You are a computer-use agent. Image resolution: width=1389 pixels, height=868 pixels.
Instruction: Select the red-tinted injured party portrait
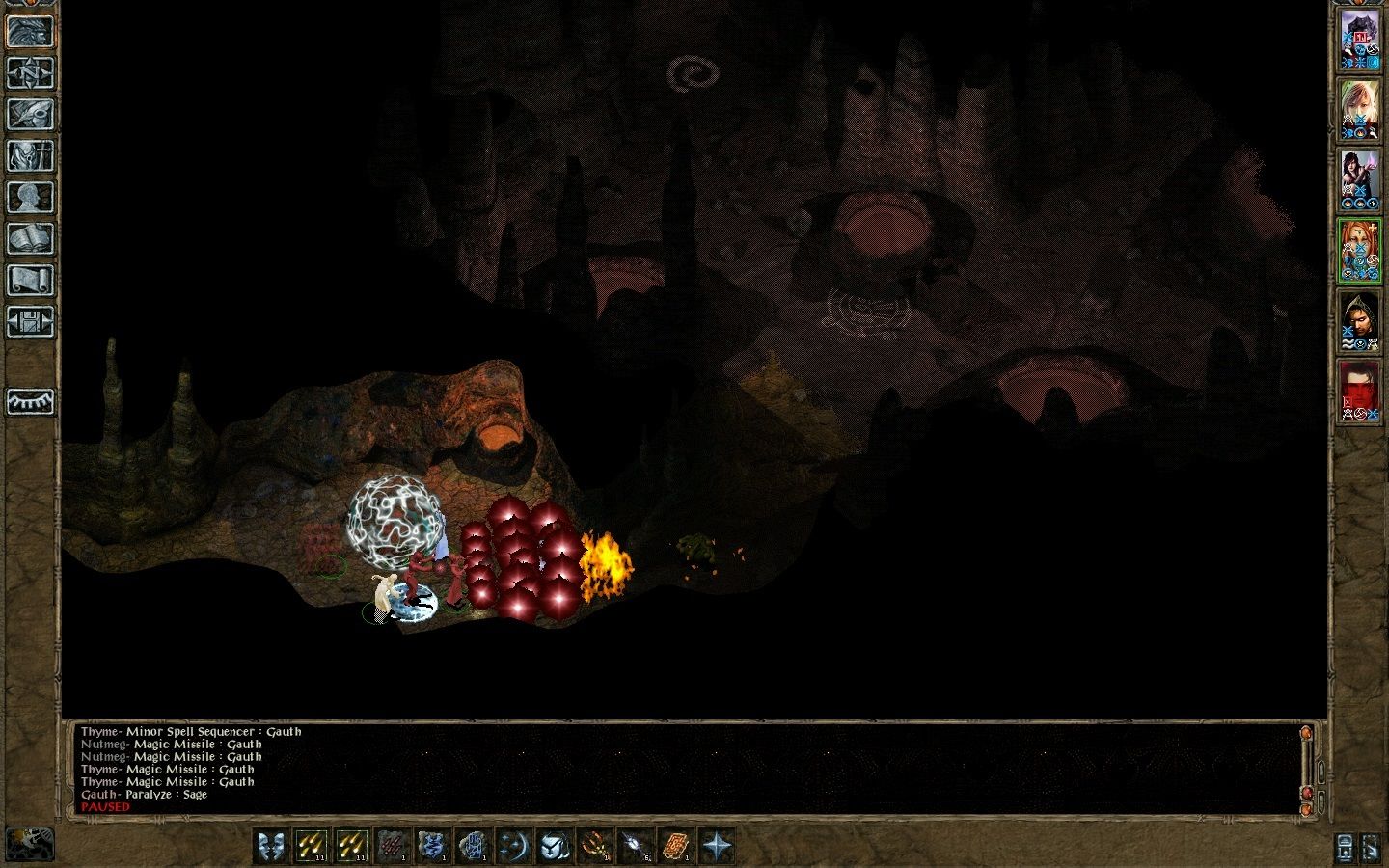tap(1359, 392)
